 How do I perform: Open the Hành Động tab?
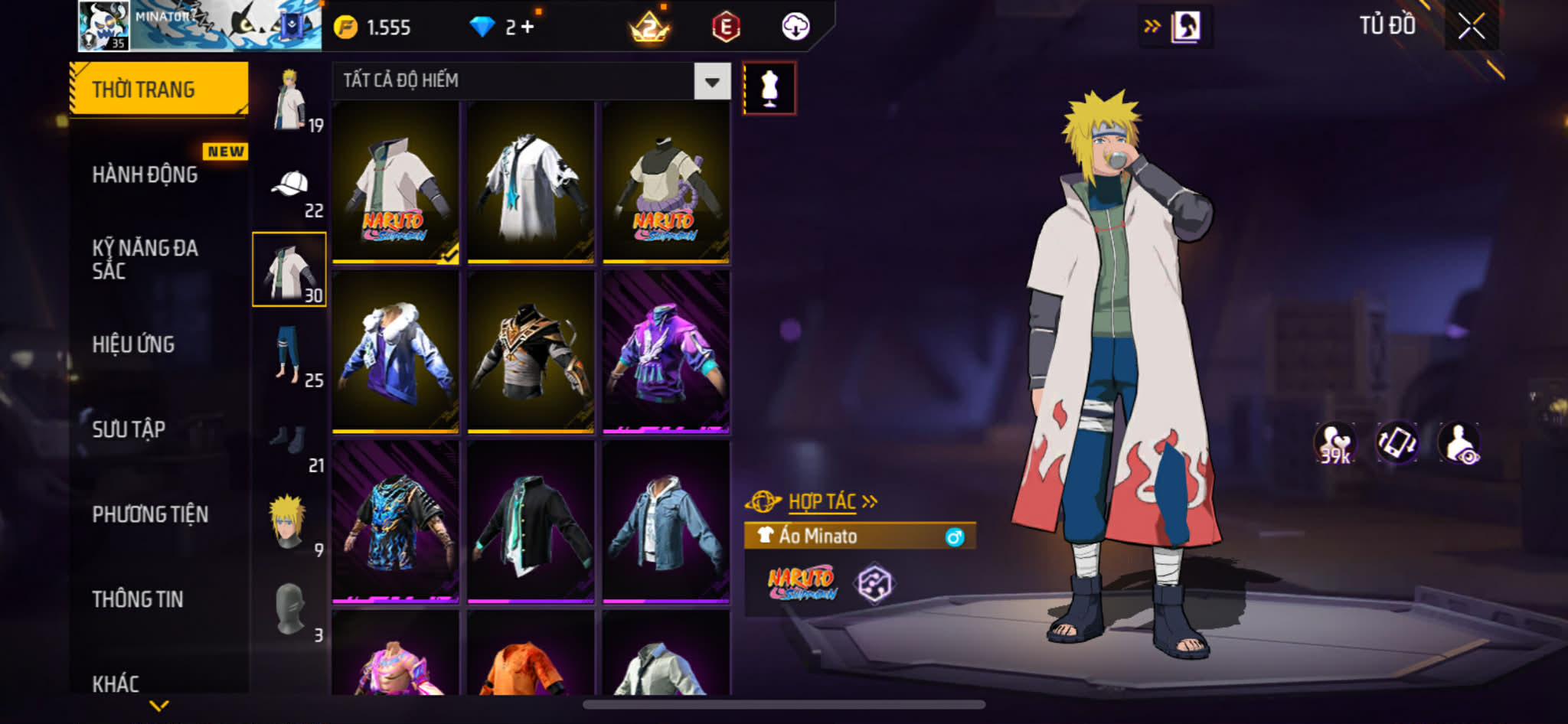[145, 174]
